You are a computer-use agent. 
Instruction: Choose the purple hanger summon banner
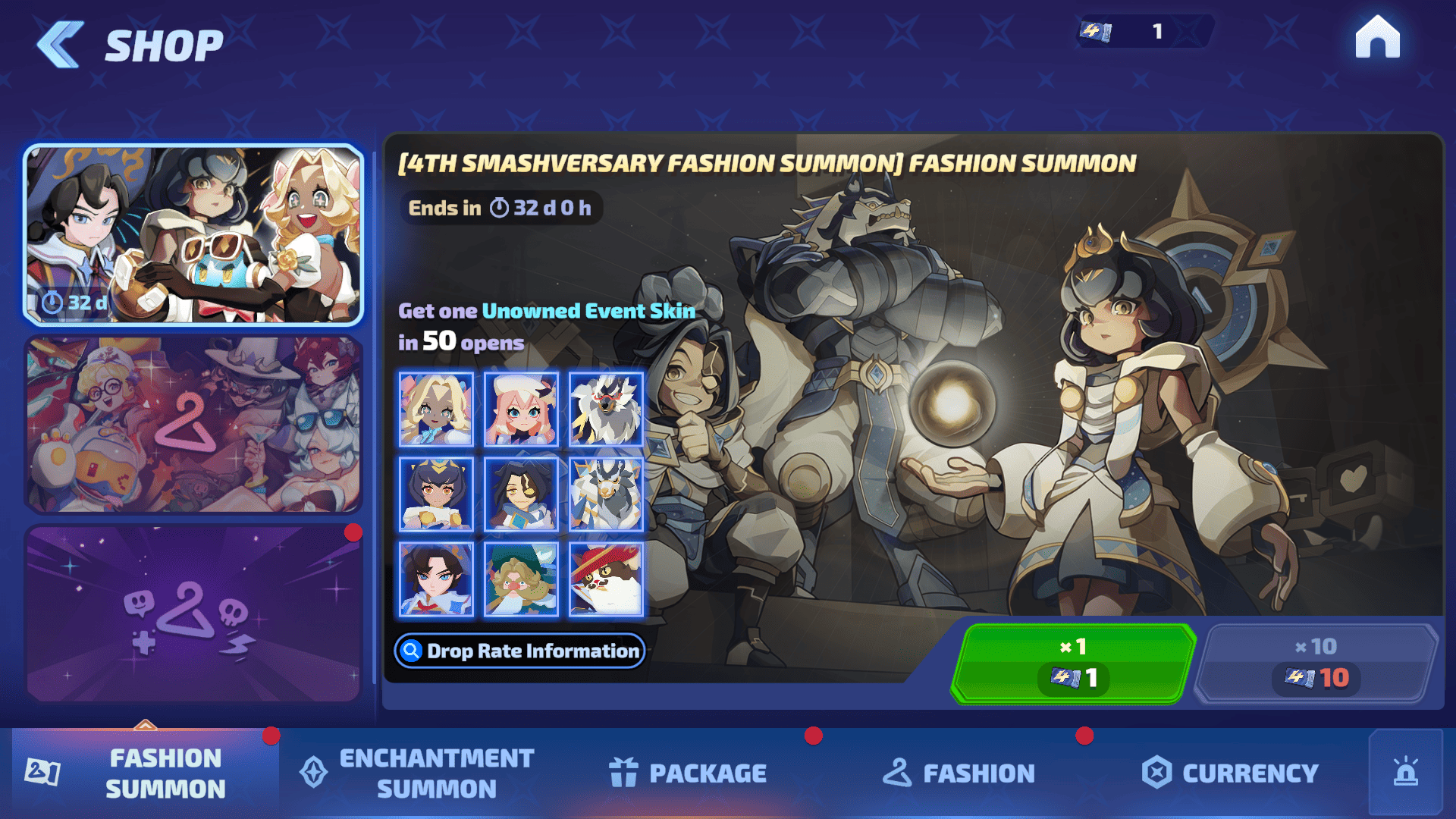[x=193, y=614]
